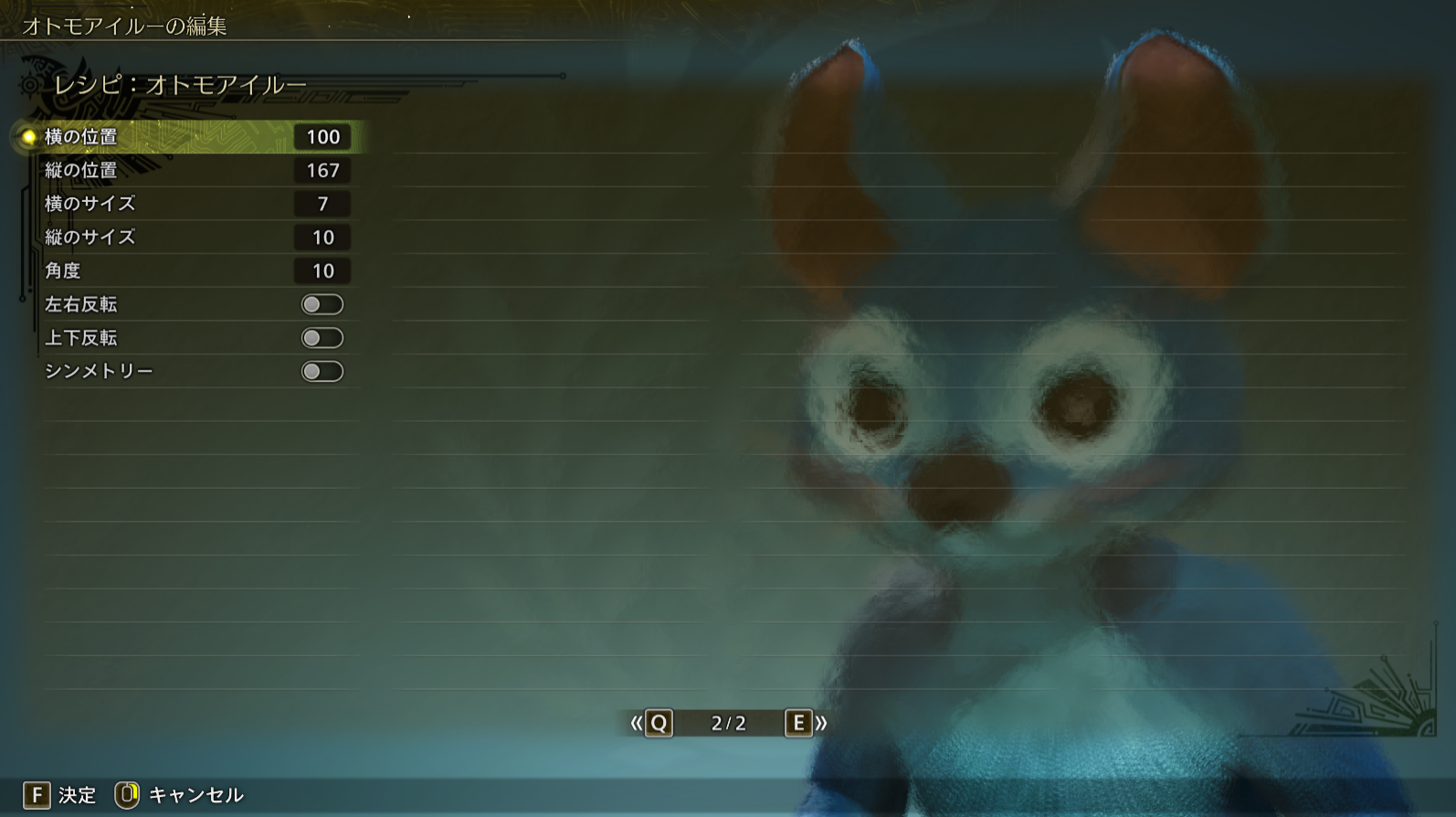Click the 2/2 page indicator

coord(731,724)
